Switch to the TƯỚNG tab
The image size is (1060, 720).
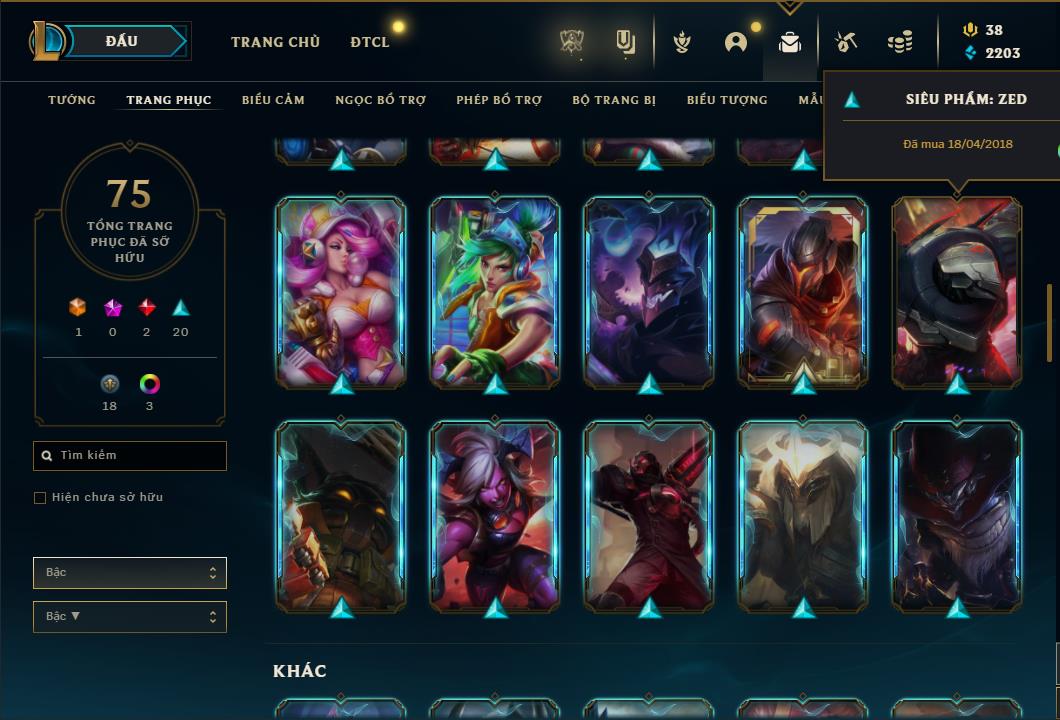pyautogui.click(x=72, y=100)
